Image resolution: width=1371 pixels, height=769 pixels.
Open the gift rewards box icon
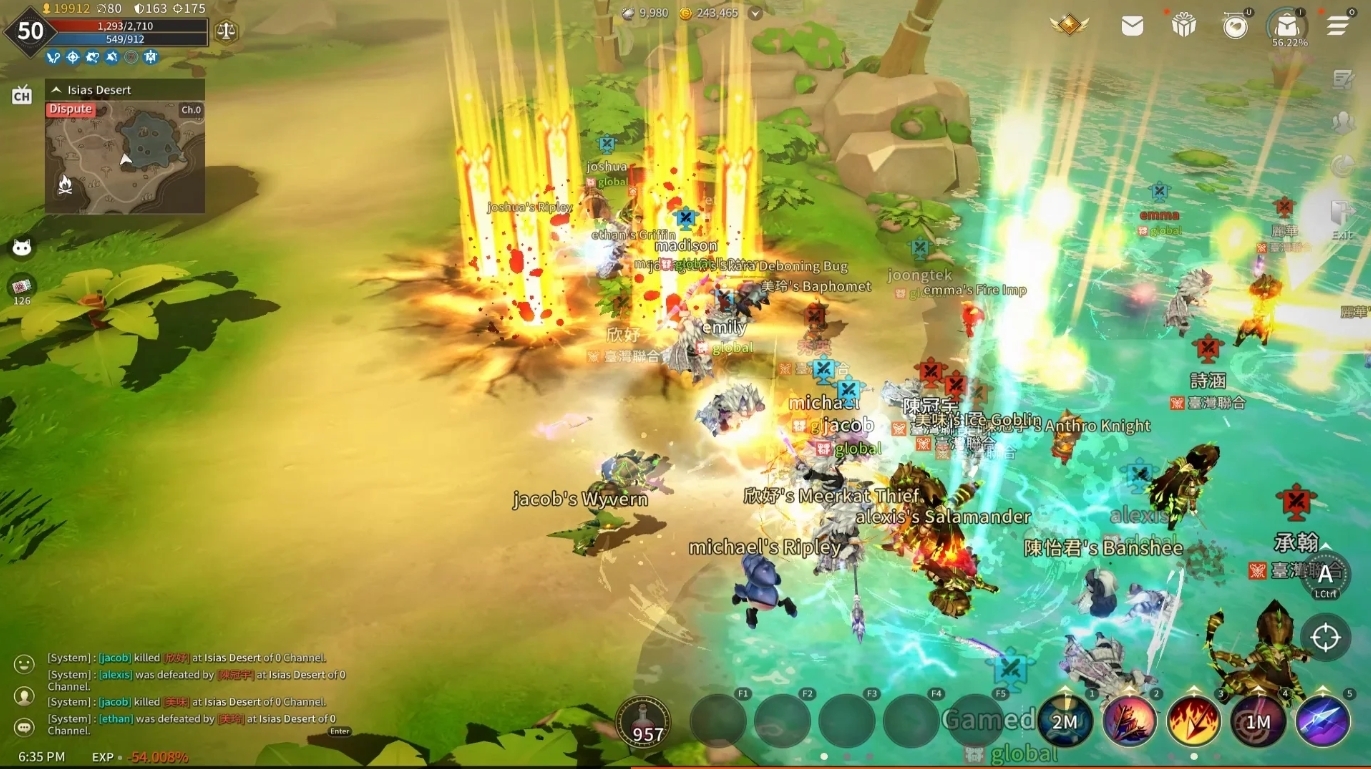coord(1183,26)
